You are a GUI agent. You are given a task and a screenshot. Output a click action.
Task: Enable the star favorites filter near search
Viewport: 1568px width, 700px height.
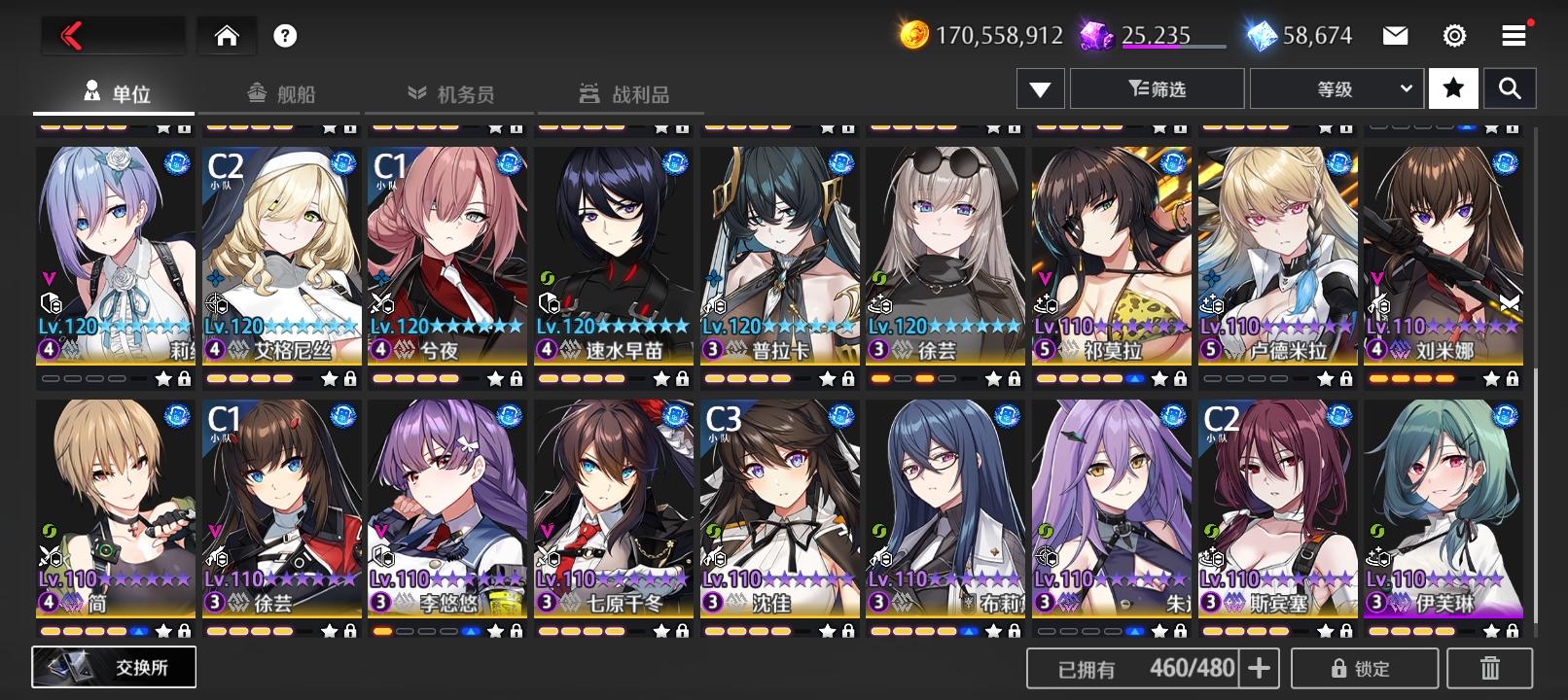pyautogui.click(x=1452, y=87)
